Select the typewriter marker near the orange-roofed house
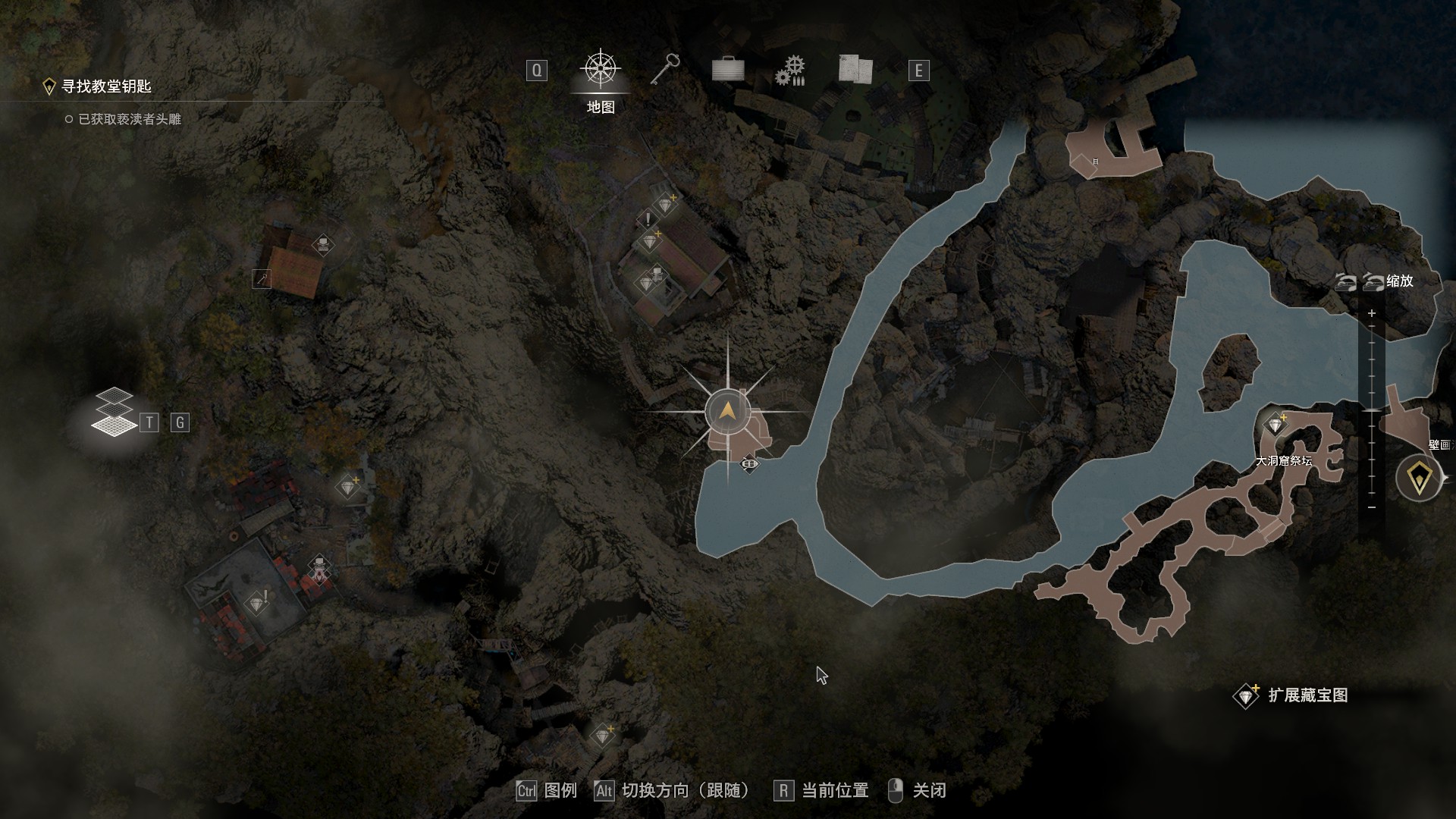This screenshot has height=819, width=1456. tap(323, 244)
